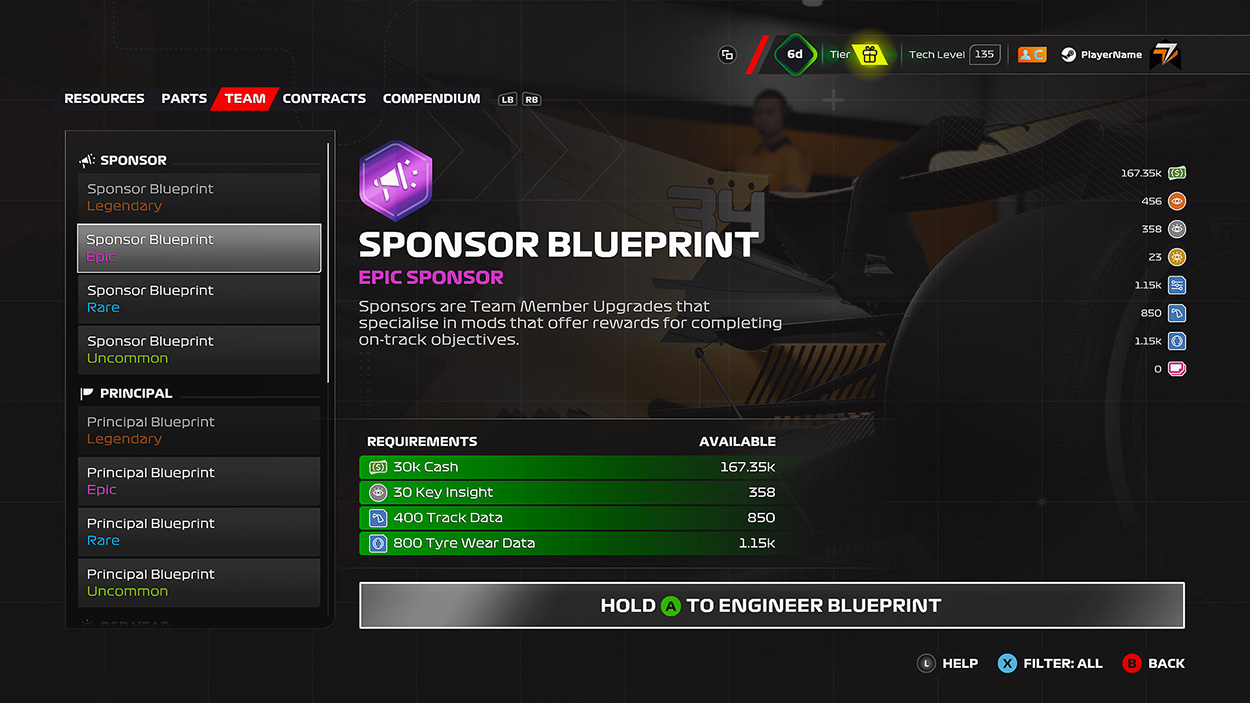Select the Team tab
This screenshot has height=703, width=1250.
245,99
